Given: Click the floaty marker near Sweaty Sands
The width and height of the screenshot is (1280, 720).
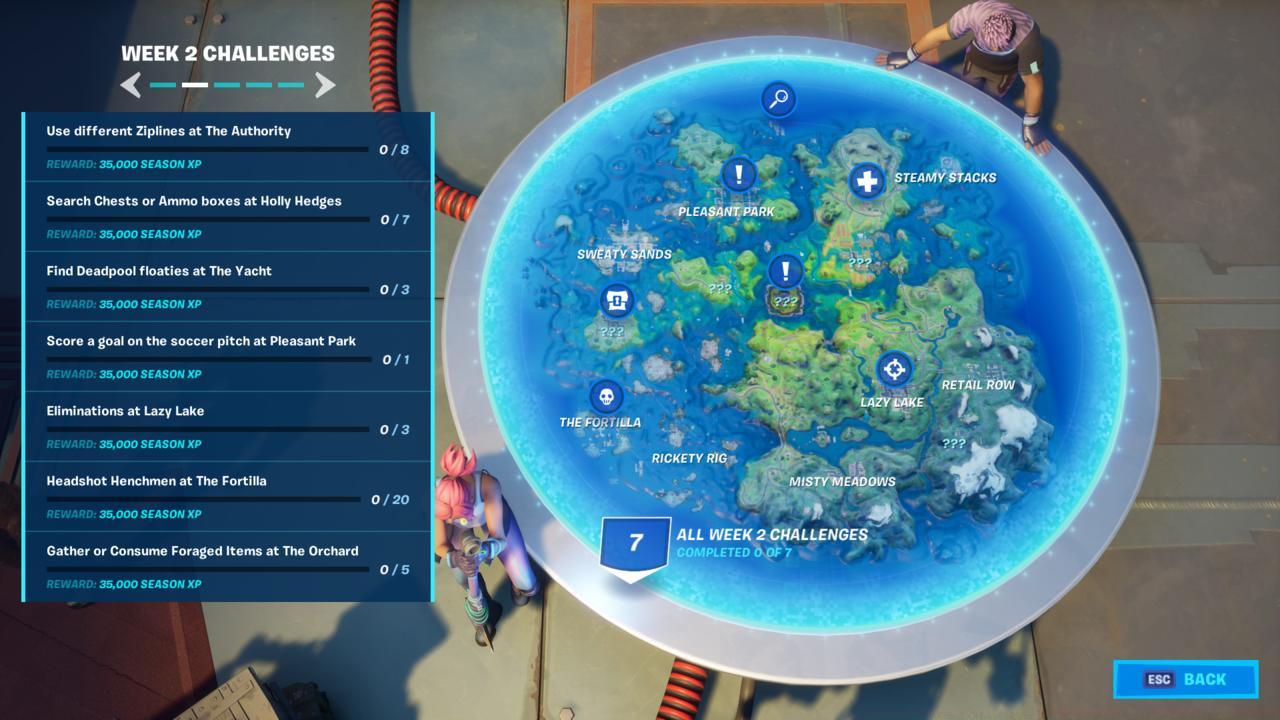Looking at the screenshot, I should point(615,300).
